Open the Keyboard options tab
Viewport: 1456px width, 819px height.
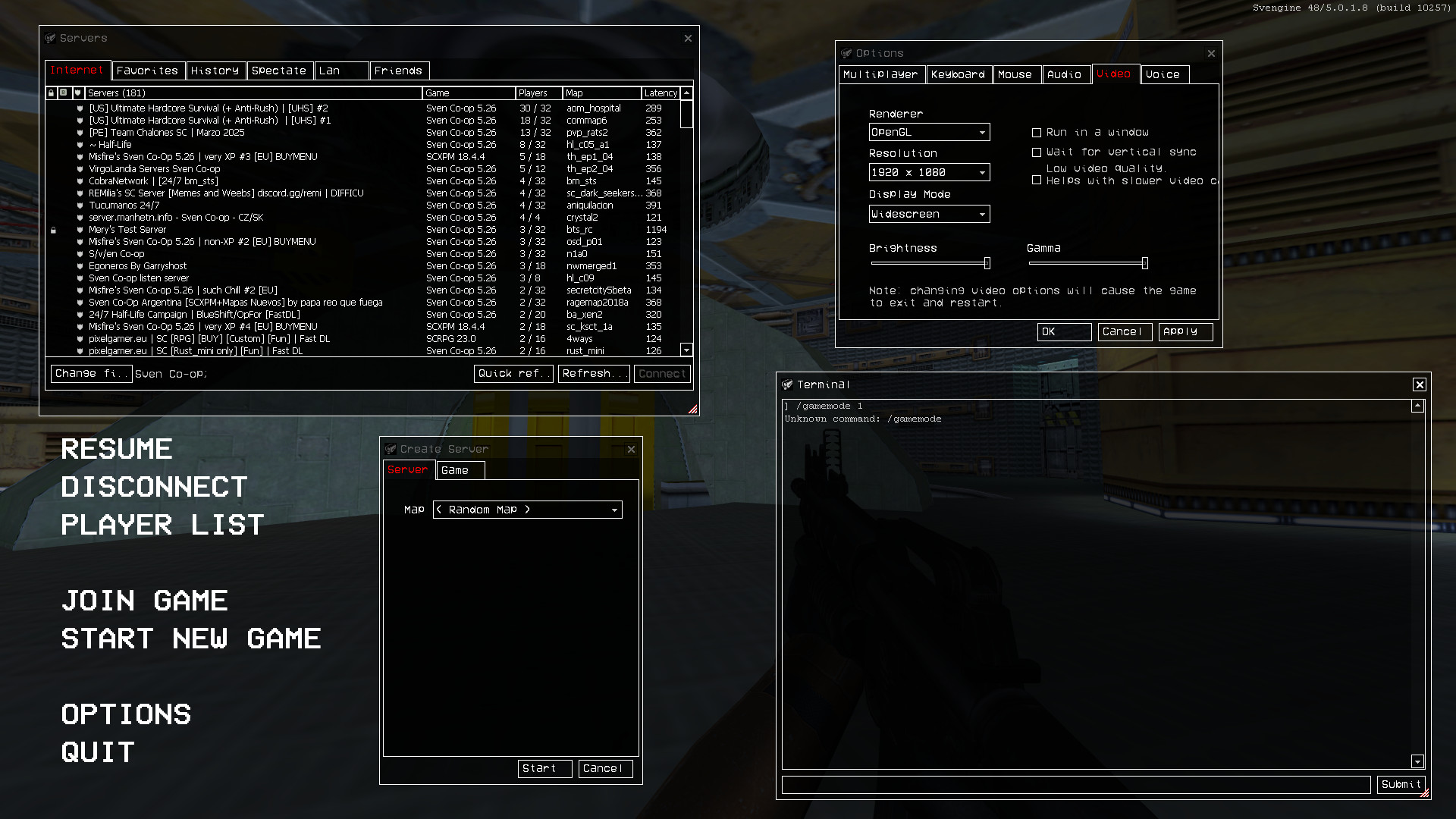(959, 74)
